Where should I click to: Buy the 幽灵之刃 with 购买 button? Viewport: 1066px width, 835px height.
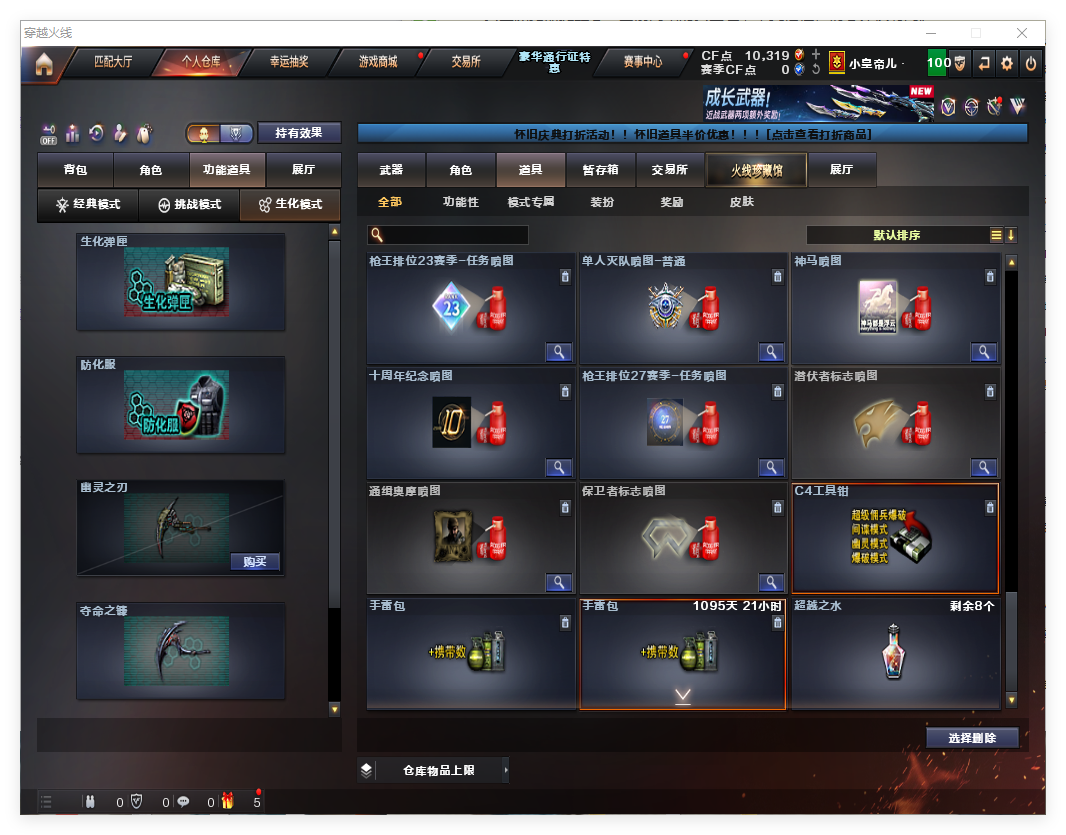[x=255, y=561]
